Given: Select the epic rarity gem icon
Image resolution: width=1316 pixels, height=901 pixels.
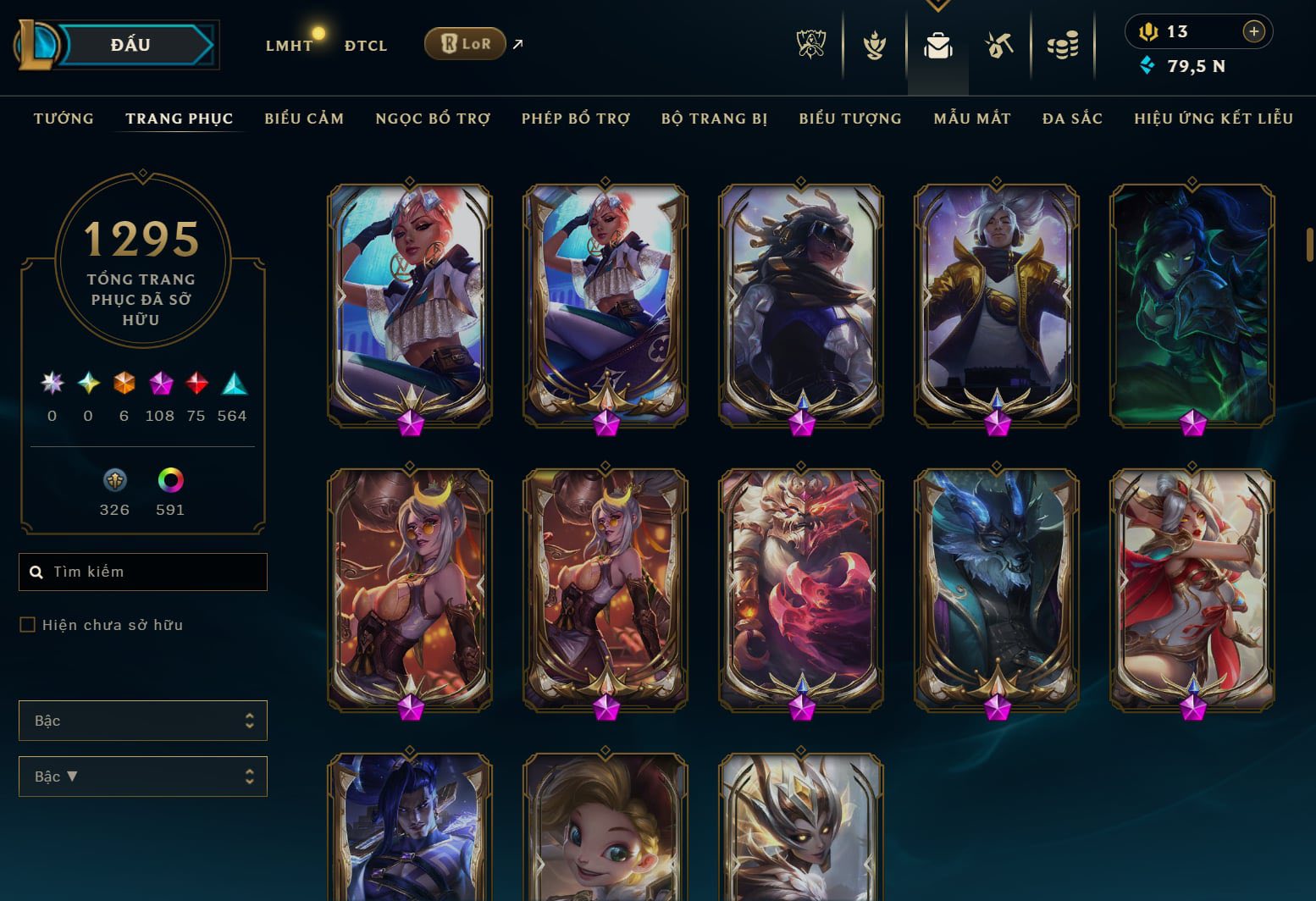Looking at the screenshot, I should click(160, 385).
